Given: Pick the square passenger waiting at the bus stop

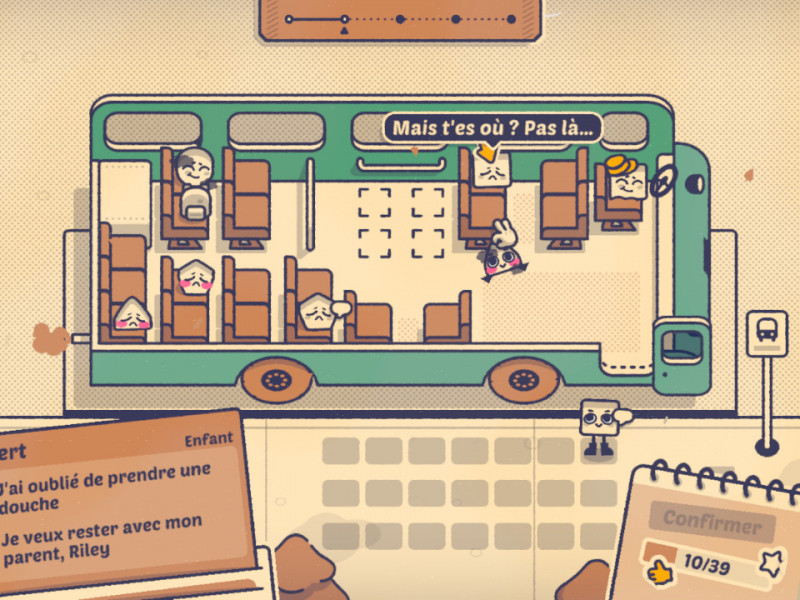Looking at the screenshot, I should click(598, 420).
